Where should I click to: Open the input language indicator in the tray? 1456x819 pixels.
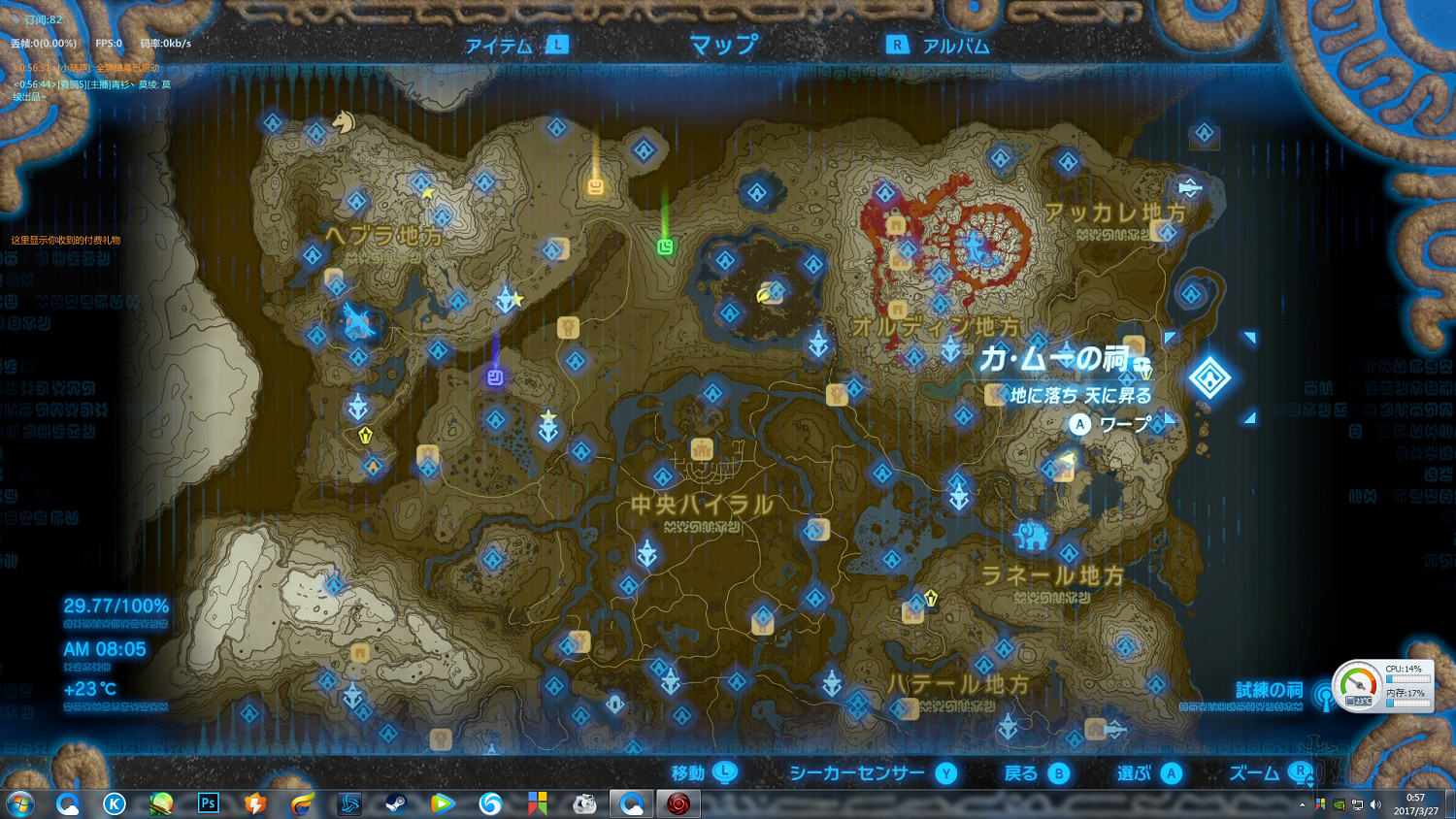1320,804
